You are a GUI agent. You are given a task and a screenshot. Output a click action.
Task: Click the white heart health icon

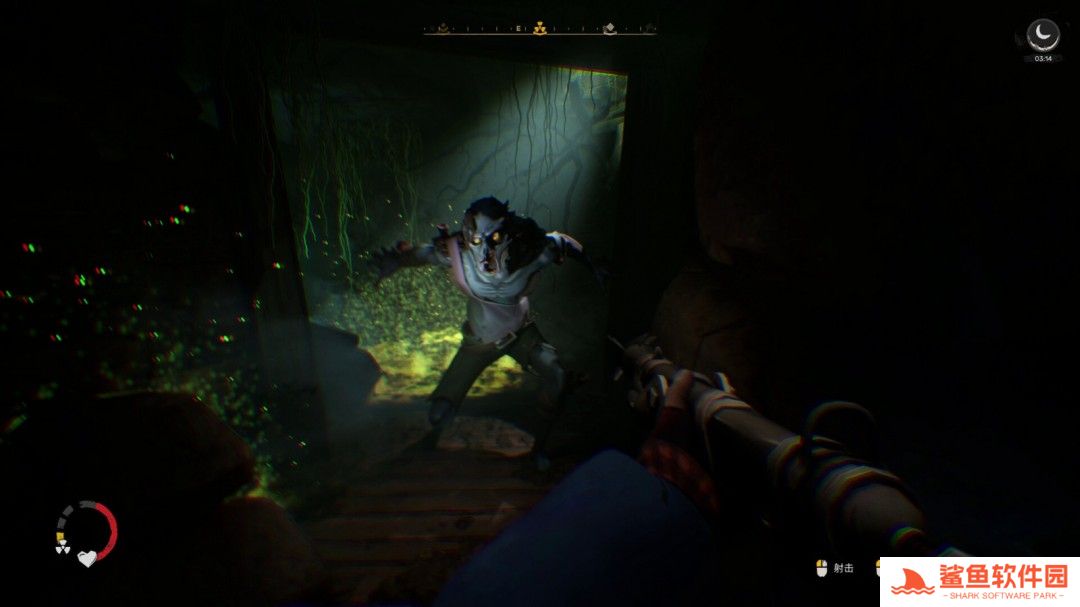87,558
